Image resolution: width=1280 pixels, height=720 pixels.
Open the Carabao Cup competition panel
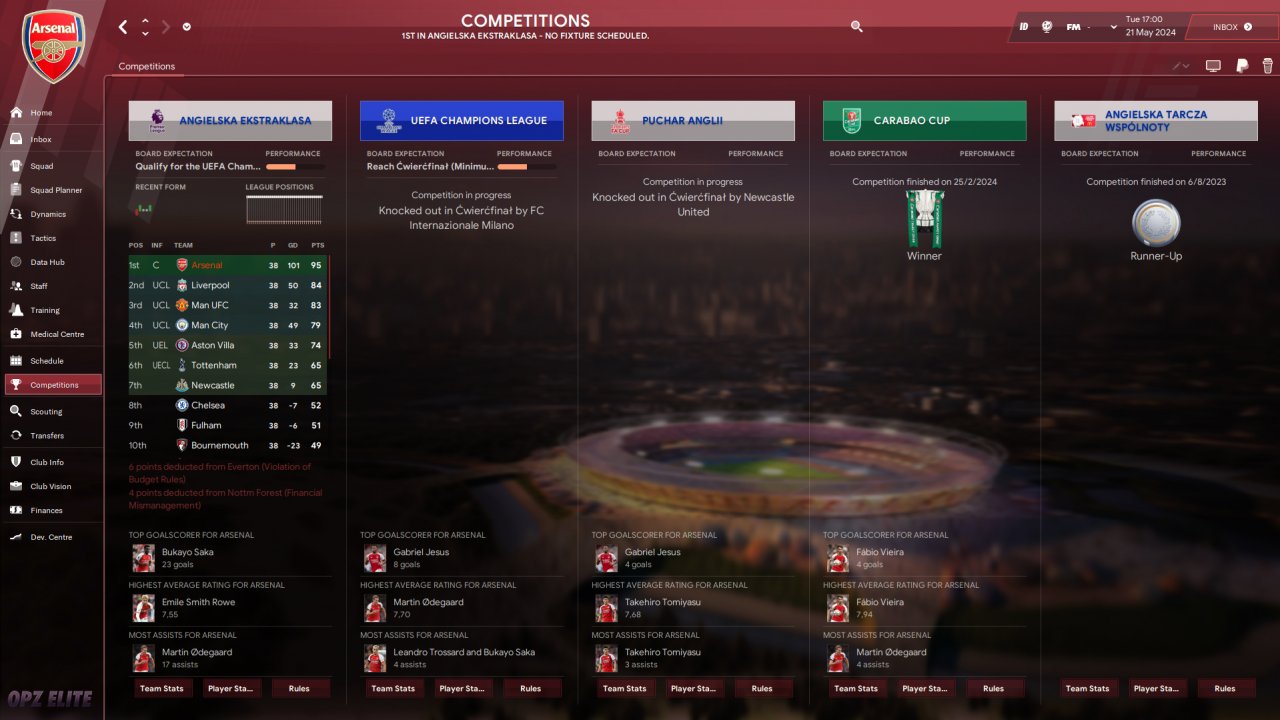pyautogui.click(x=924, y=121)
